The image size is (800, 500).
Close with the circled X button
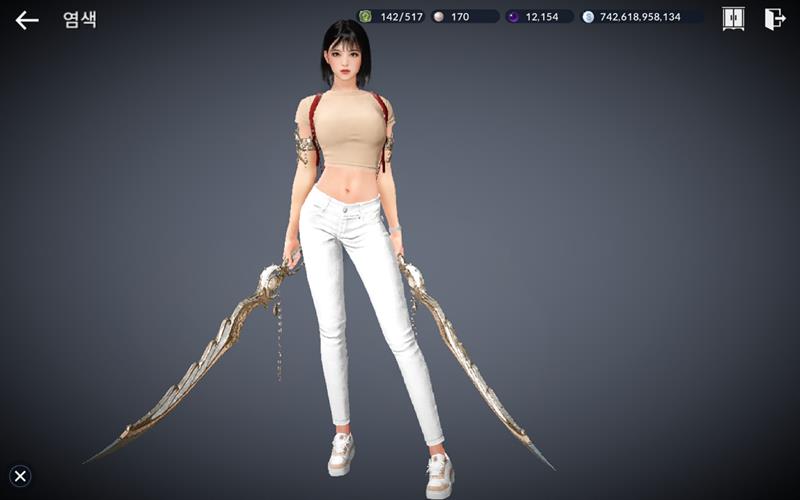[20, 476]
